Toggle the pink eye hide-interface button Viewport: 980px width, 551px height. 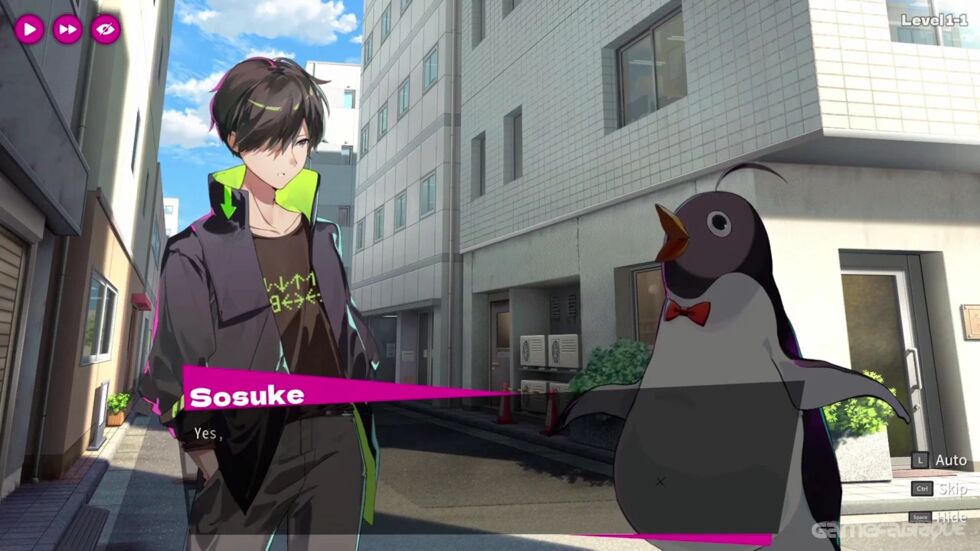(x=105, y=29)
